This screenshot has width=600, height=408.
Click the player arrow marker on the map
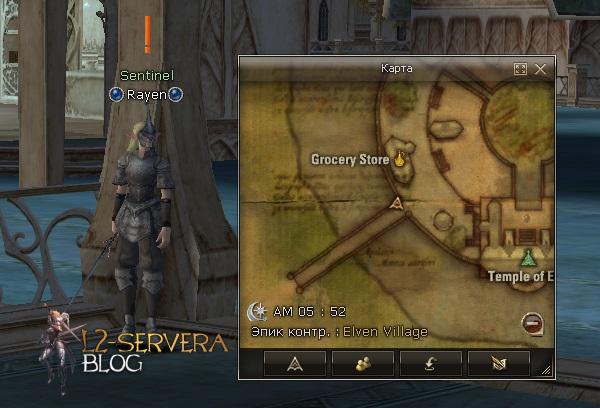pos(397,205)
